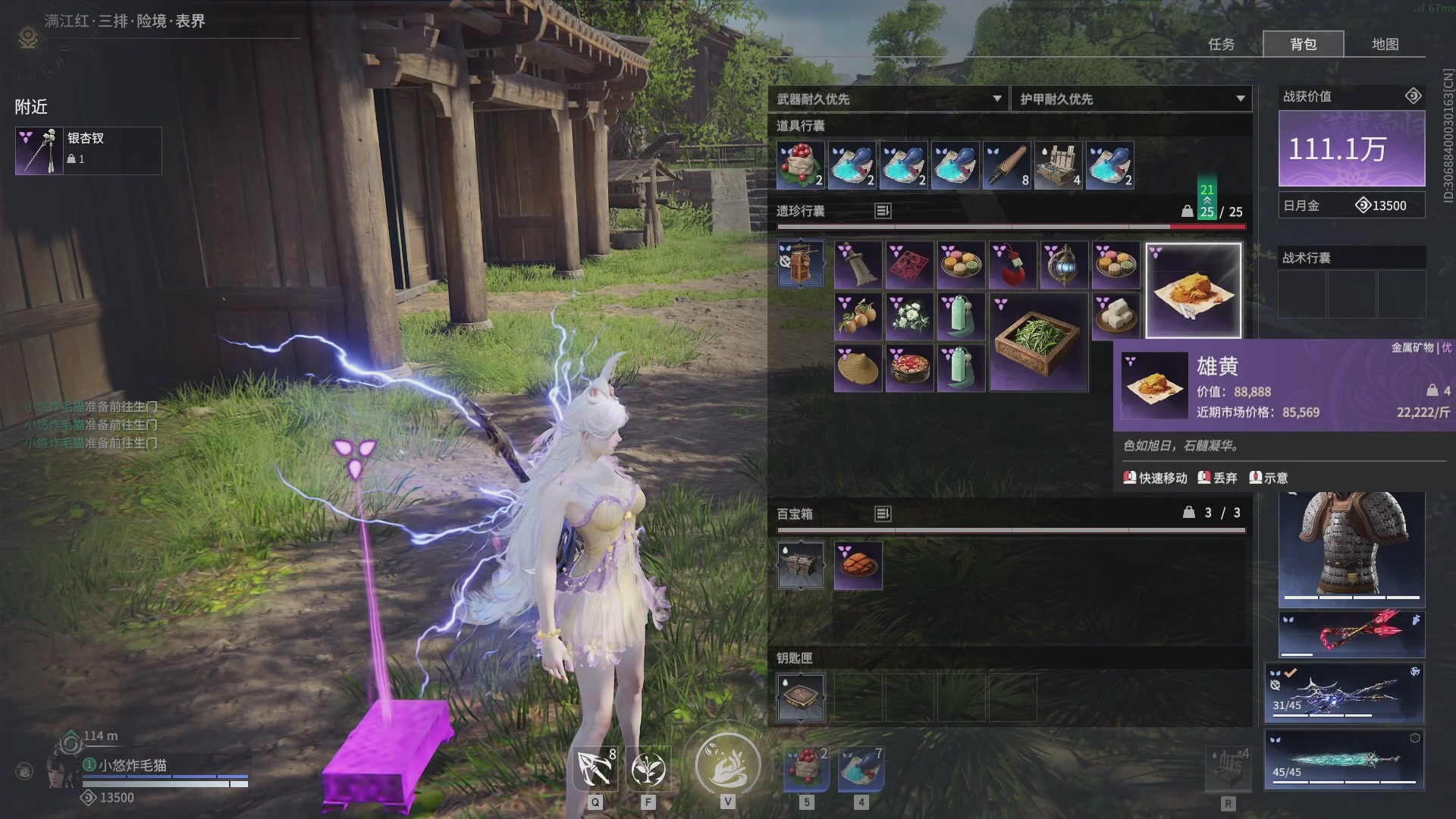The image size is (1456, 819).
Task: Select the lantern item slot
Action: coord(1063,265)
